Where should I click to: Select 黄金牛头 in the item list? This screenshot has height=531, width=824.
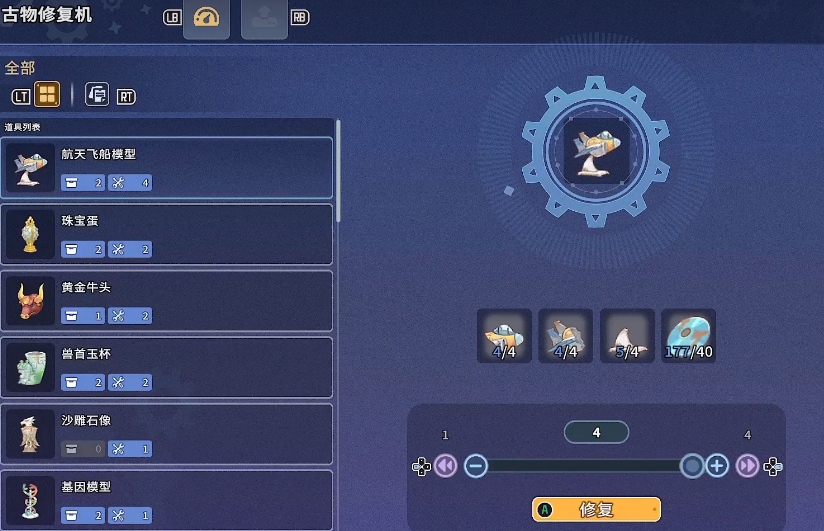(166, 300)
